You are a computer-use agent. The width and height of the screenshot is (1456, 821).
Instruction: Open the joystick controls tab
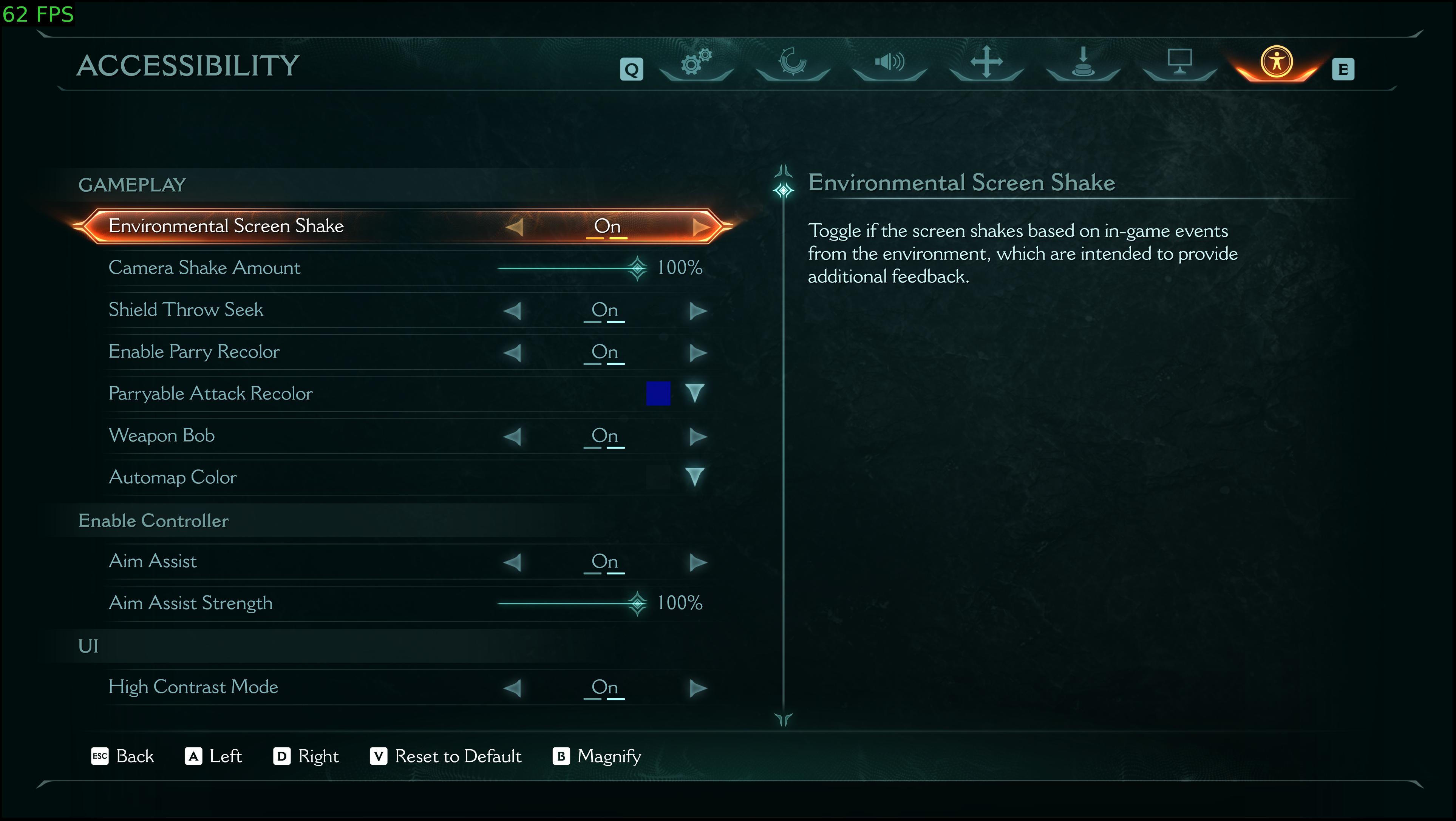pos(1083,62)
